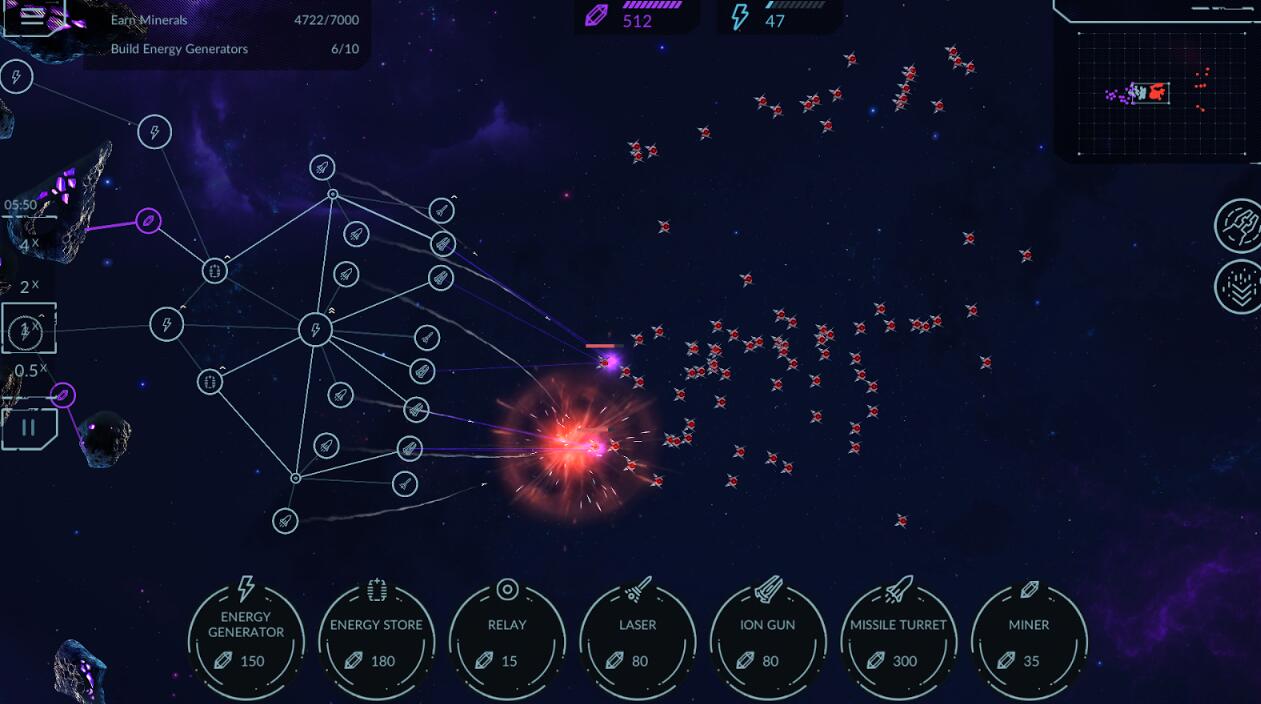This screenshot has height=704, width=1261.
Task: Slow the game to 0.5x speed
Action: click(30, 370)
